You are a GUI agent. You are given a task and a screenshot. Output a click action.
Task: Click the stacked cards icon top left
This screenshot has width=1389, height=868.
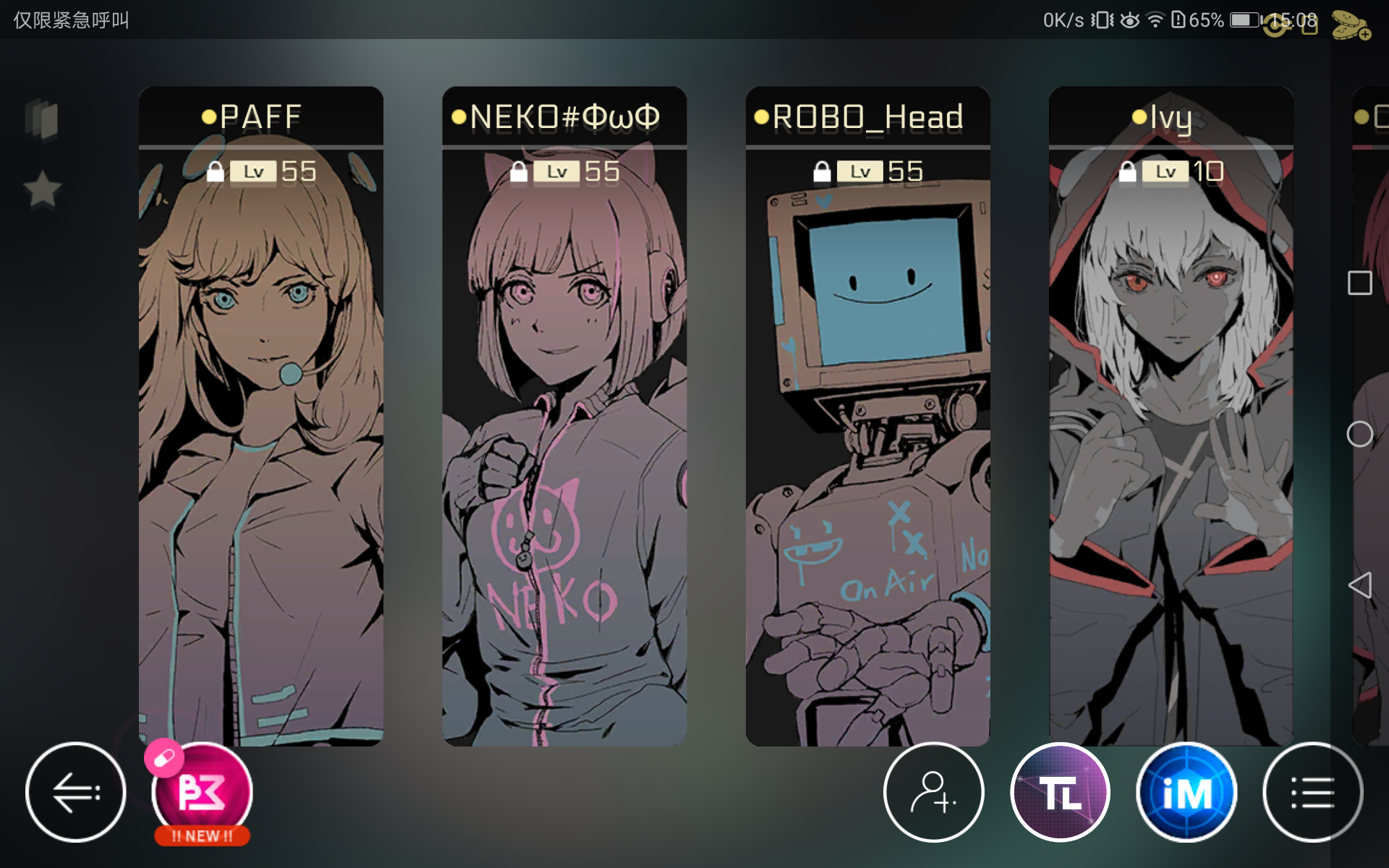[x=43, y=119]
